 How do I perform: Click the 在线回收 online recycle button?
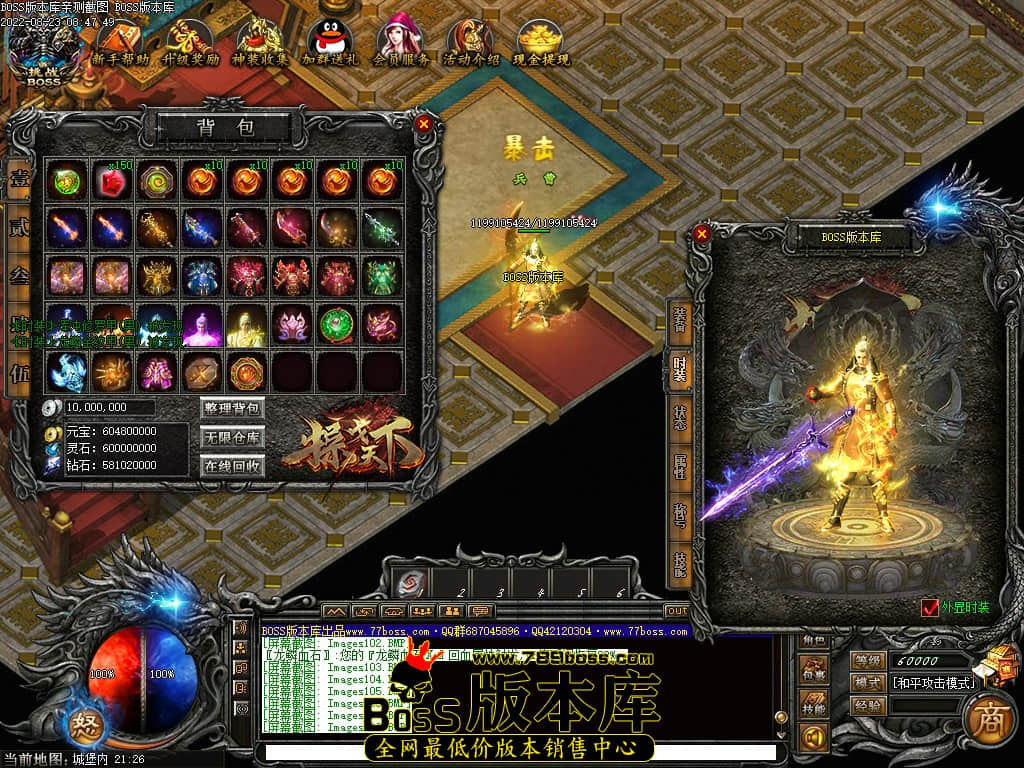coord(232,466)
